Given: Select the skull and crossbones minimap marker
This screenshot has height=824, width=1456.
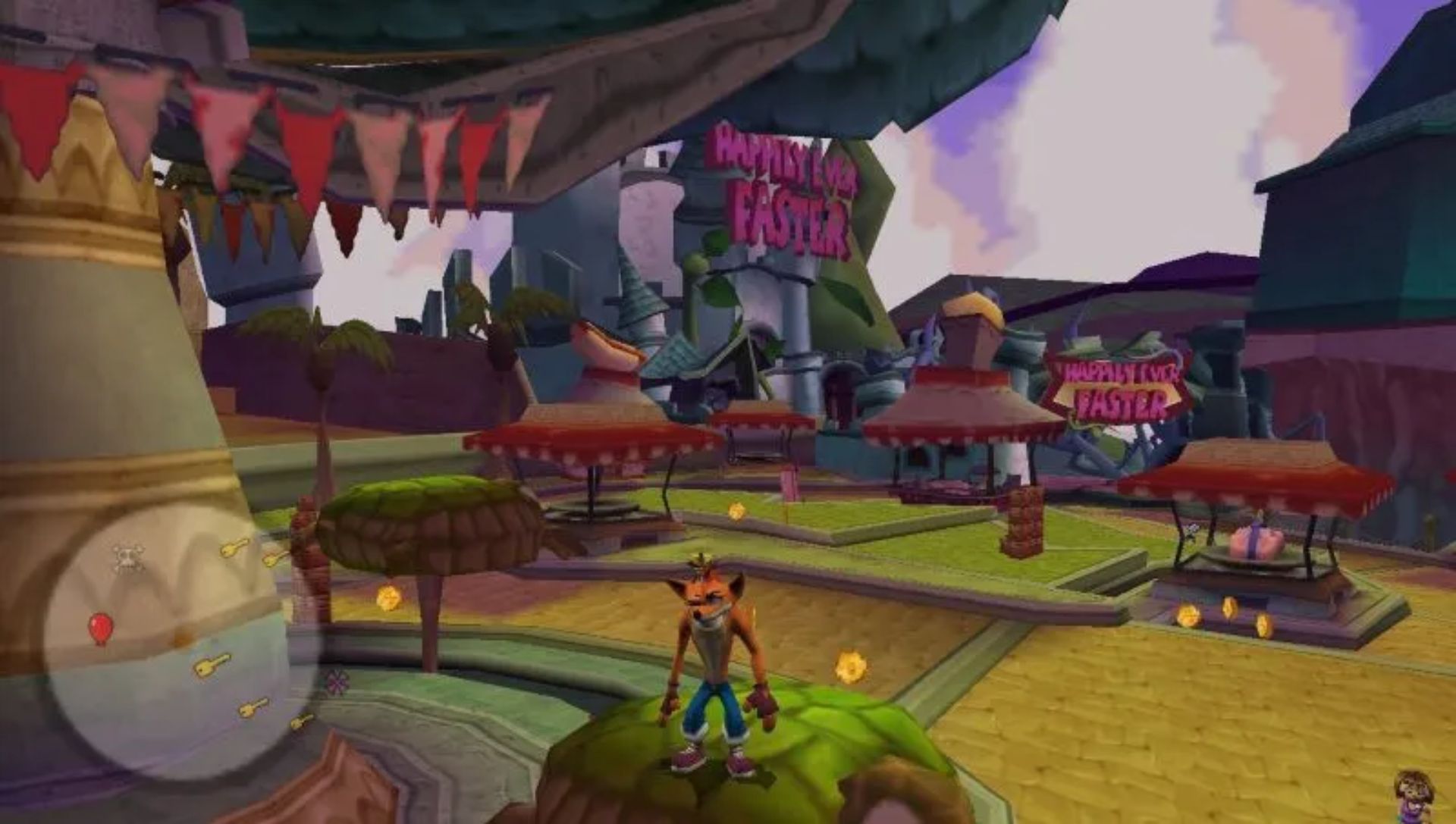Looking at the screenshot, I should [128, 557].
